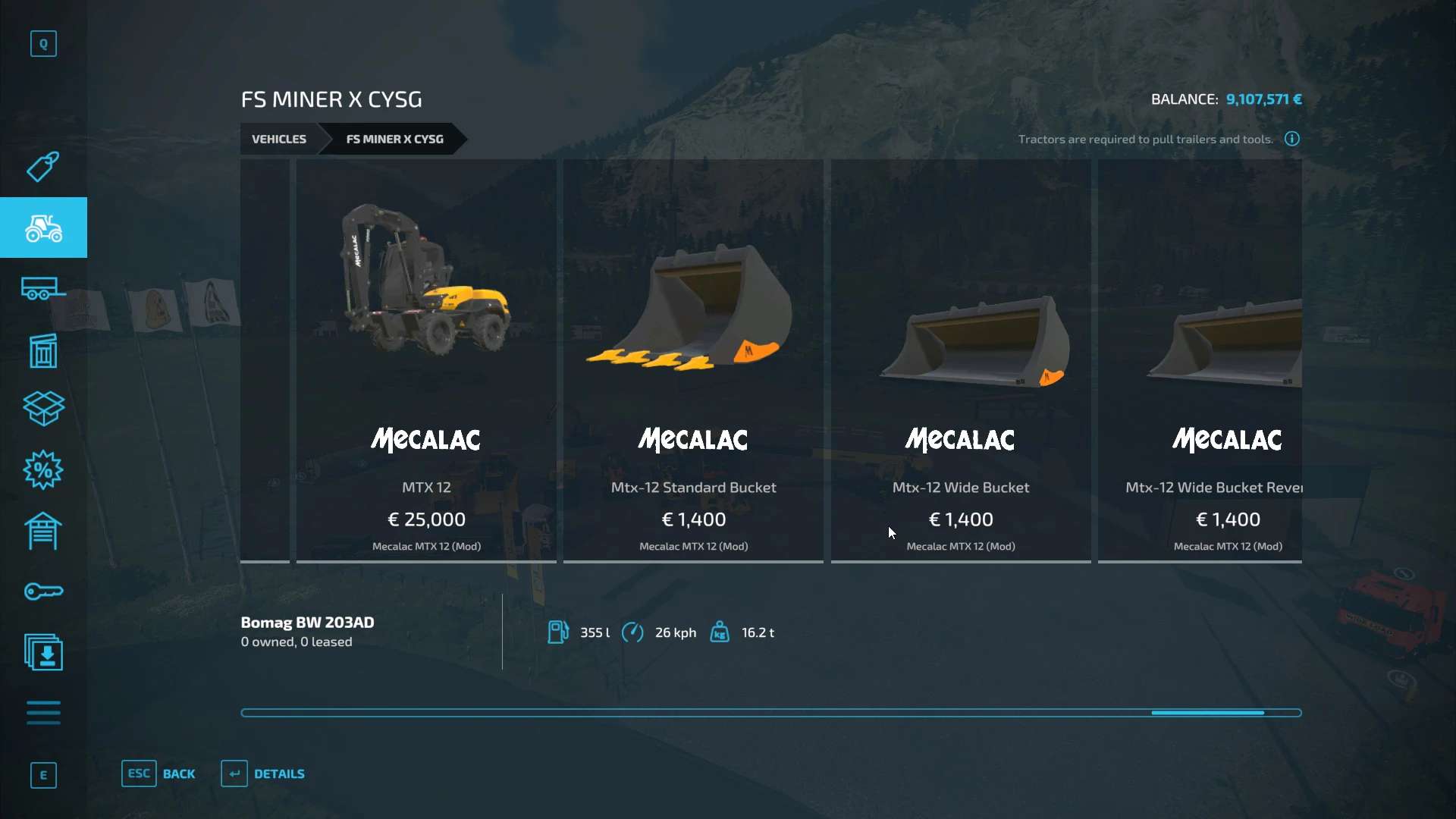
Task: Pick the Mtx-12 Wide Bucket card
Action: click(x=961, y=360)
